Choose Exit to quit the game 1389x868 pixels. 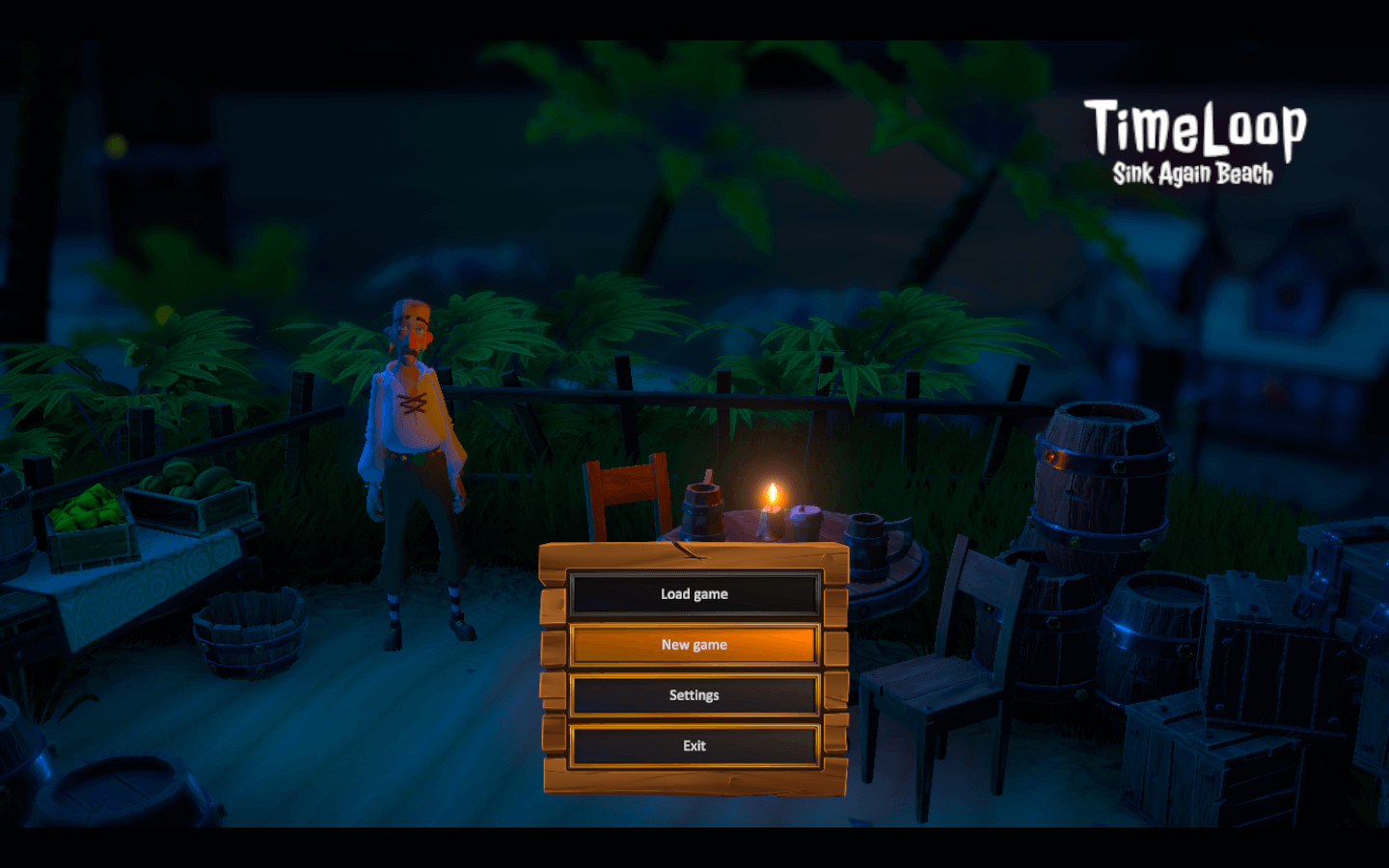pyautogui.click(x=694, y=746)
